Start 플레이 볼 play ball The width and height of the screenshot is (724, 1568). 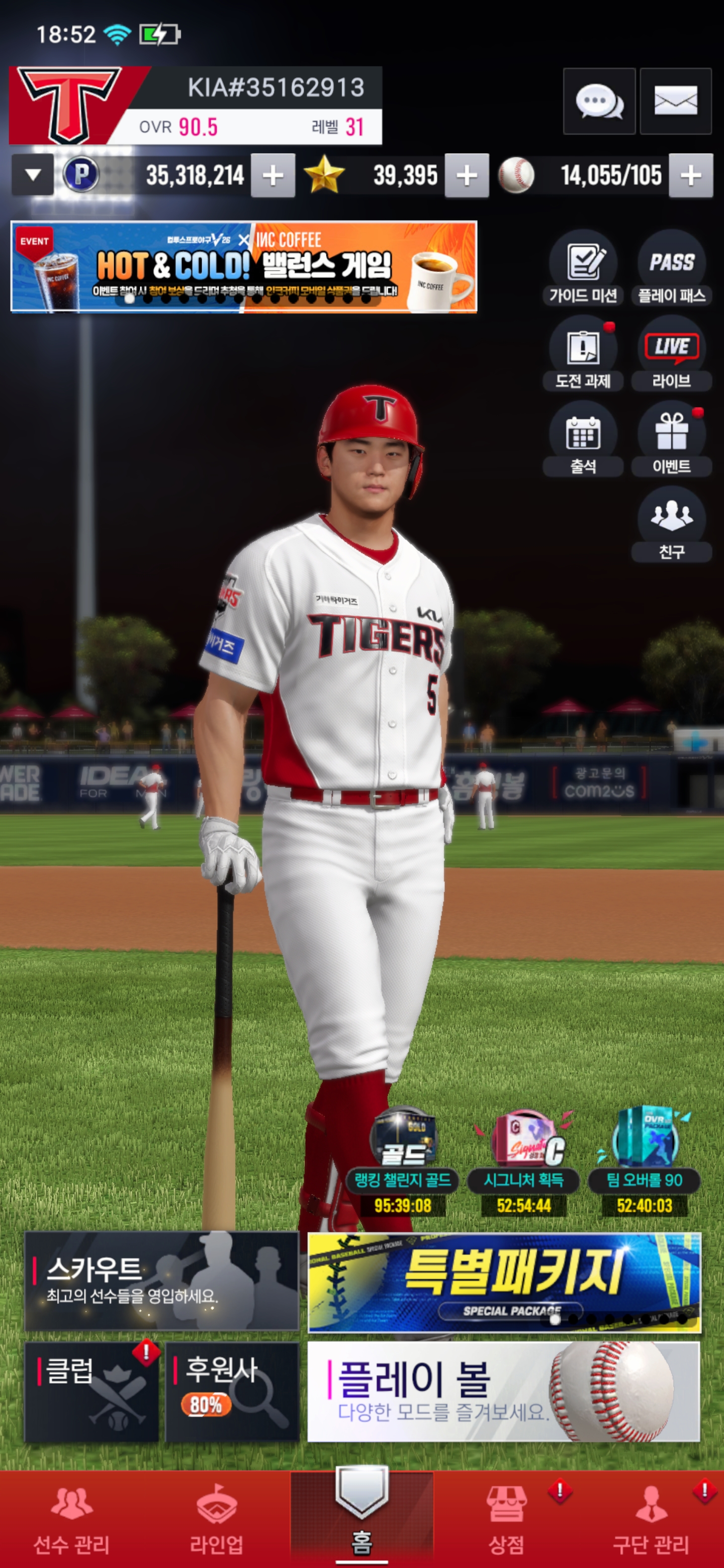pos(504,1391)
